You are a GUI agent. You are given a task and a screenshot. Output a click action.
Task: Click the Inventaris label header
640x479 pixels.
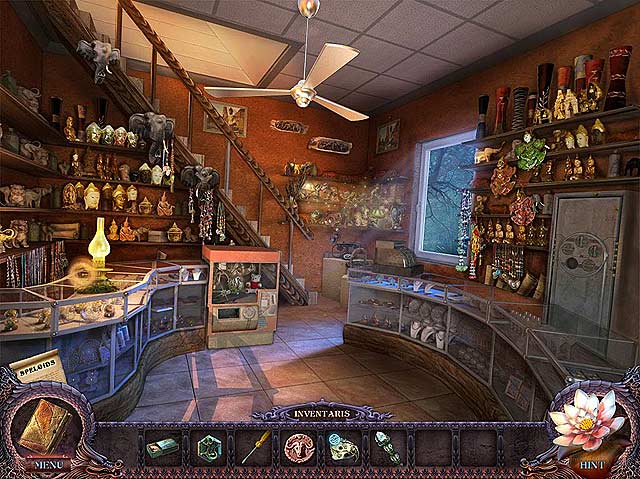click(x=318, y=414)
